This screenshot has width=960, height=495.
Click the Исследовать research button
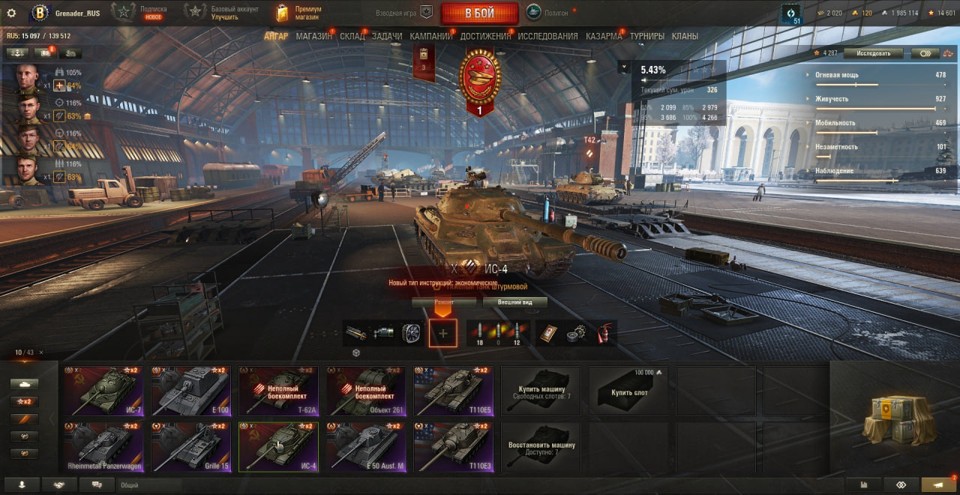[x=873, y=53]
